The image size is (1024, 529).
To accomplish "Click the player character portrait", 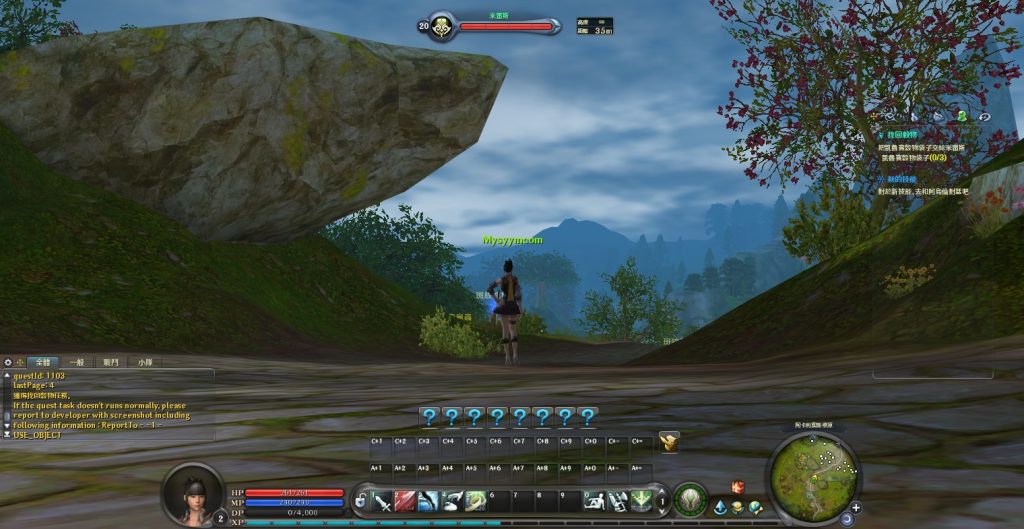I will [192, 495].
